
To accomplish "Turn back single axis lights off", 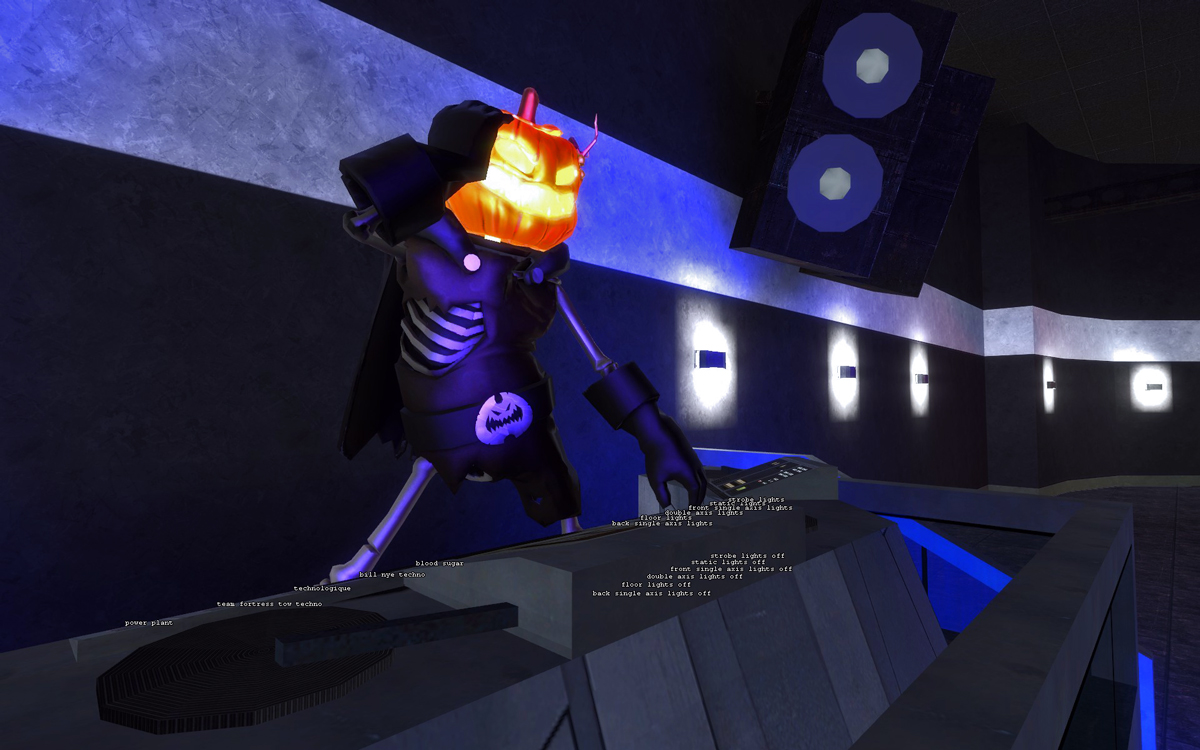I will click(x=651, y=593).
